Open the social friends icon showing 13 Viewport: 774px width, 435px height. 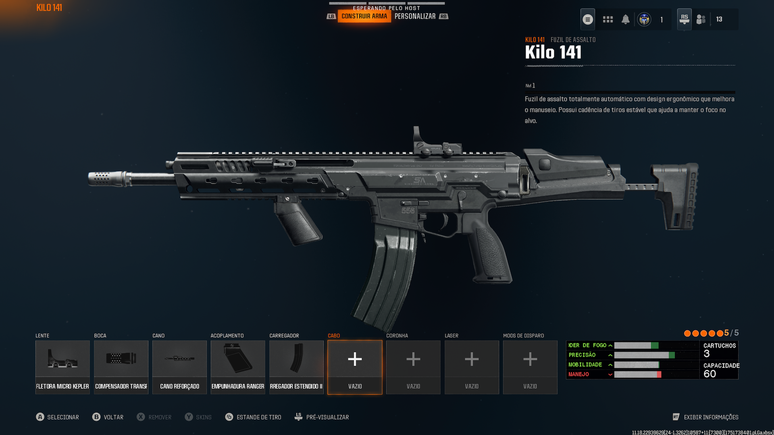(x=701, y=19)
